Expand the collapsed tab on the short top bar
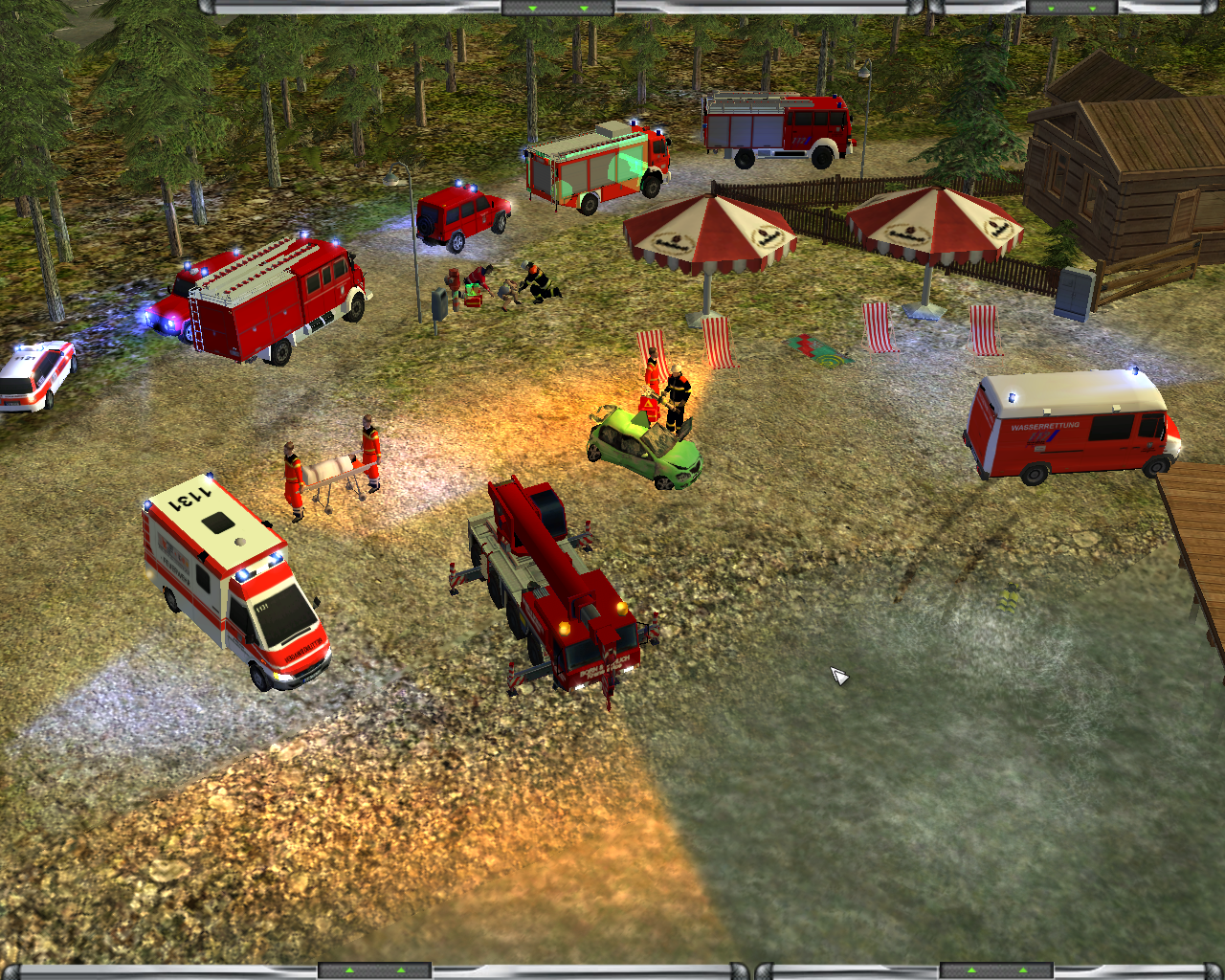 point(1070,8)
